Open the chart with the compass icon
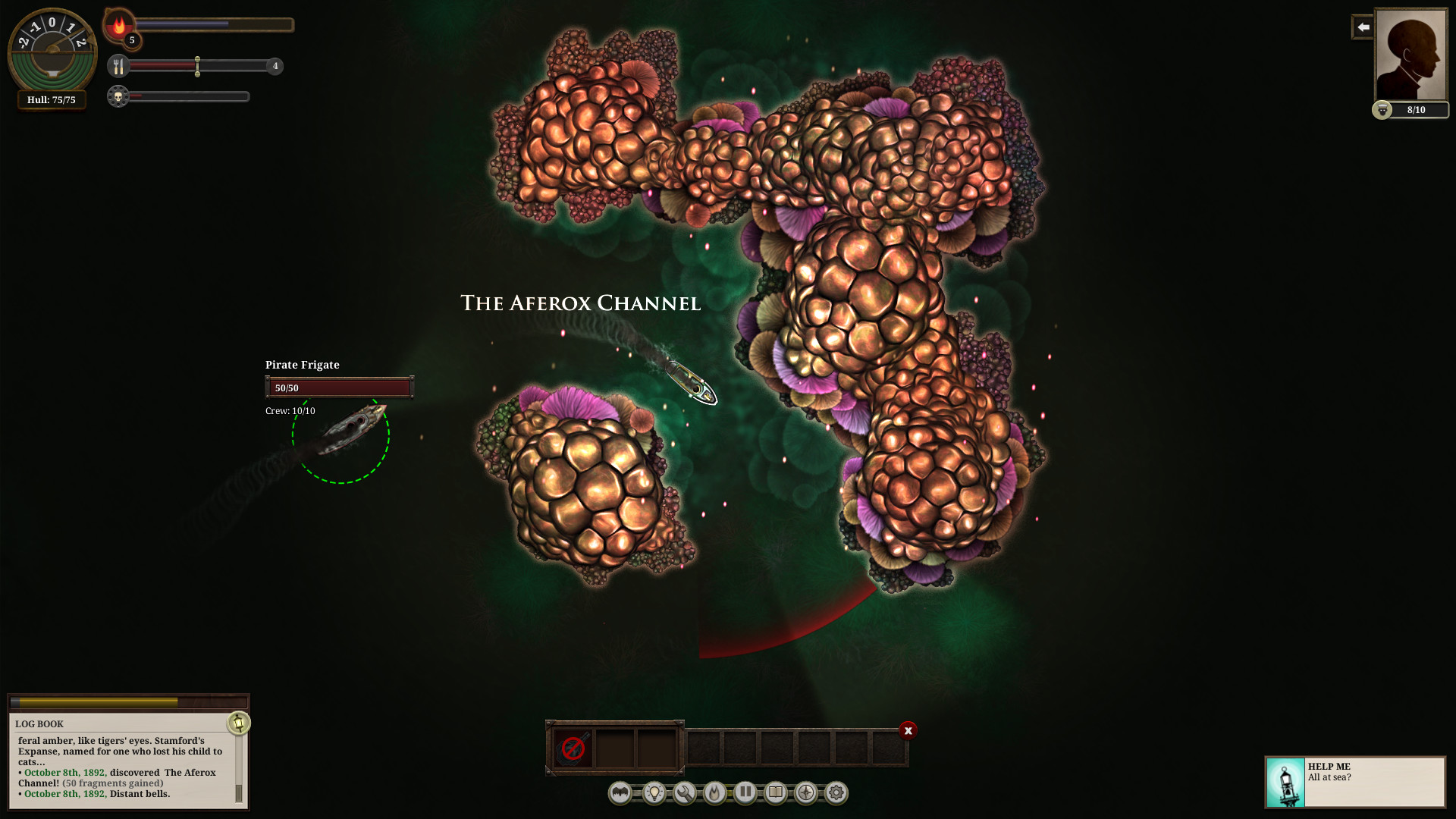This screenshot has height=819, width=1456. tap(806, 793)
